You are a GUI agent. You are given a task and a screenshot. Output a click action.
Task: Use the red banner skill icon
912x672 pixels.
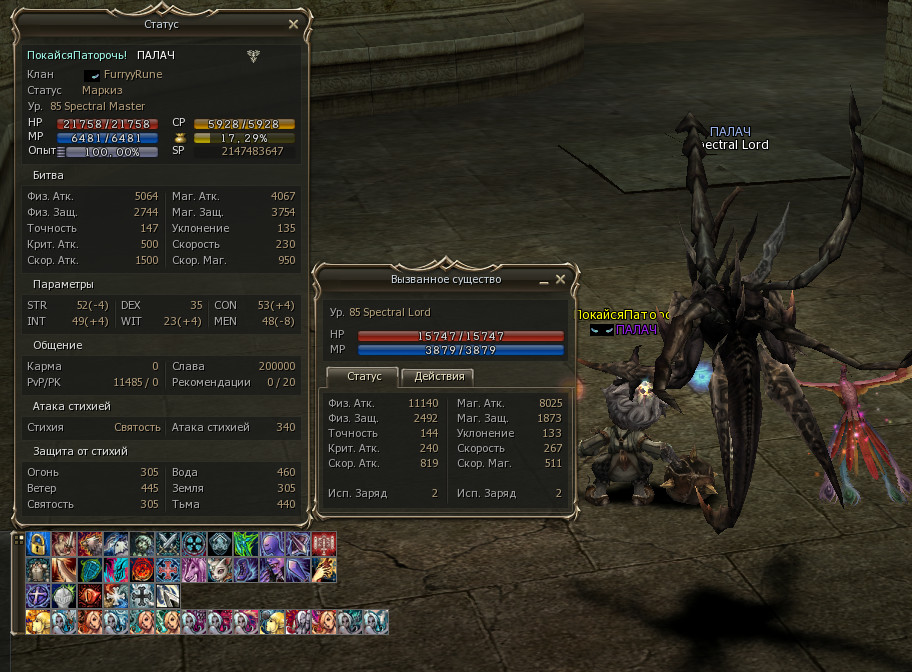click(x=323, y=544)
